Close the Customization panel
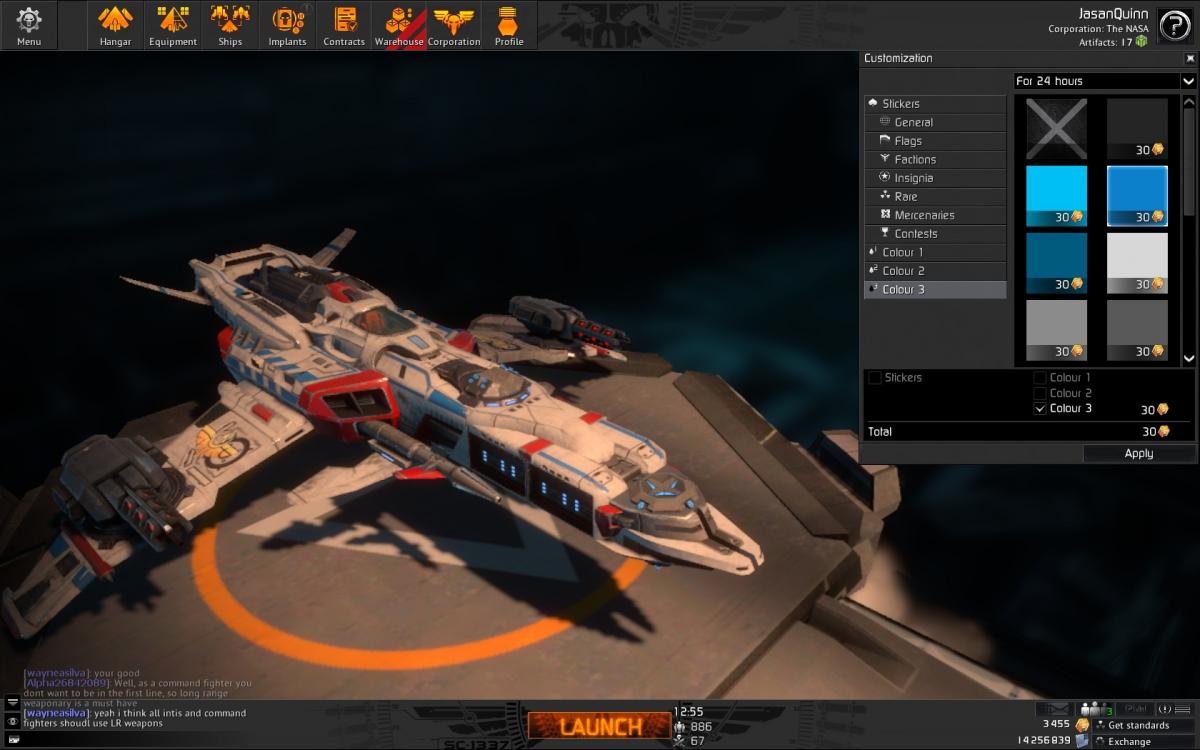This screenshot has height=750, width=1200. click(1190, 58)
